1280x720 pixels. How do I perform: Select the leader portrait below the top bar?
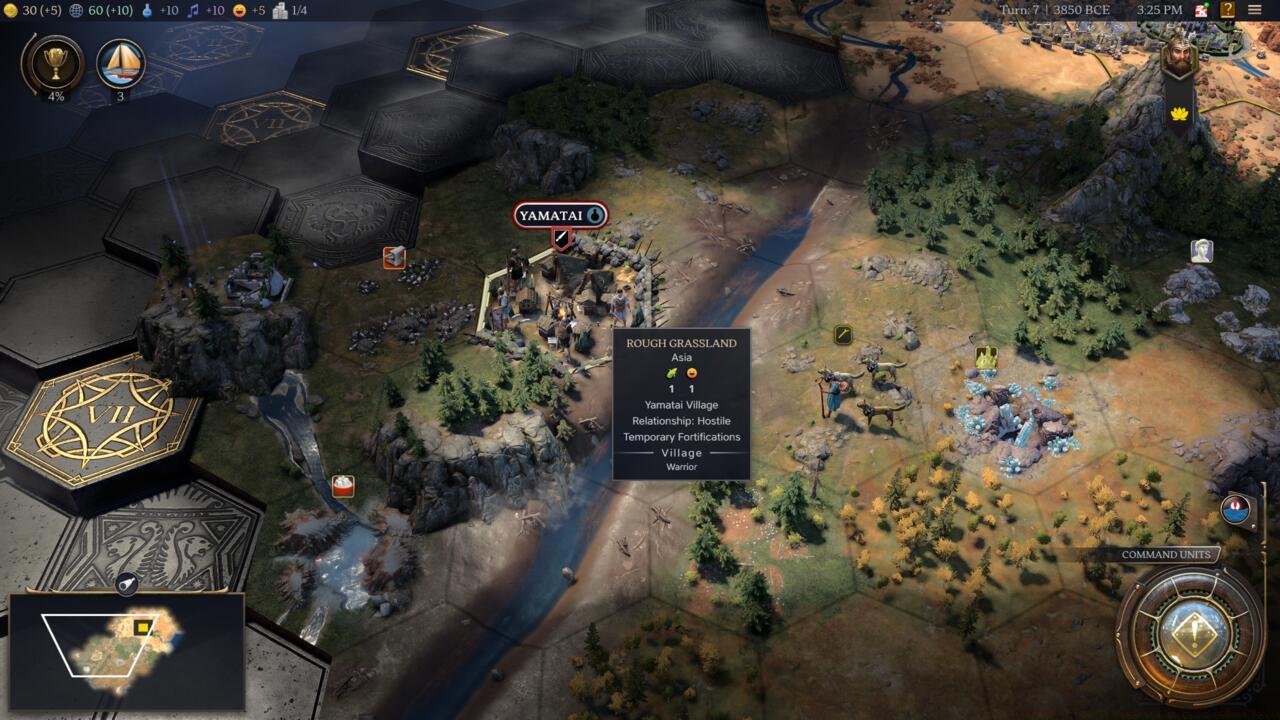tap(1180, 57)
